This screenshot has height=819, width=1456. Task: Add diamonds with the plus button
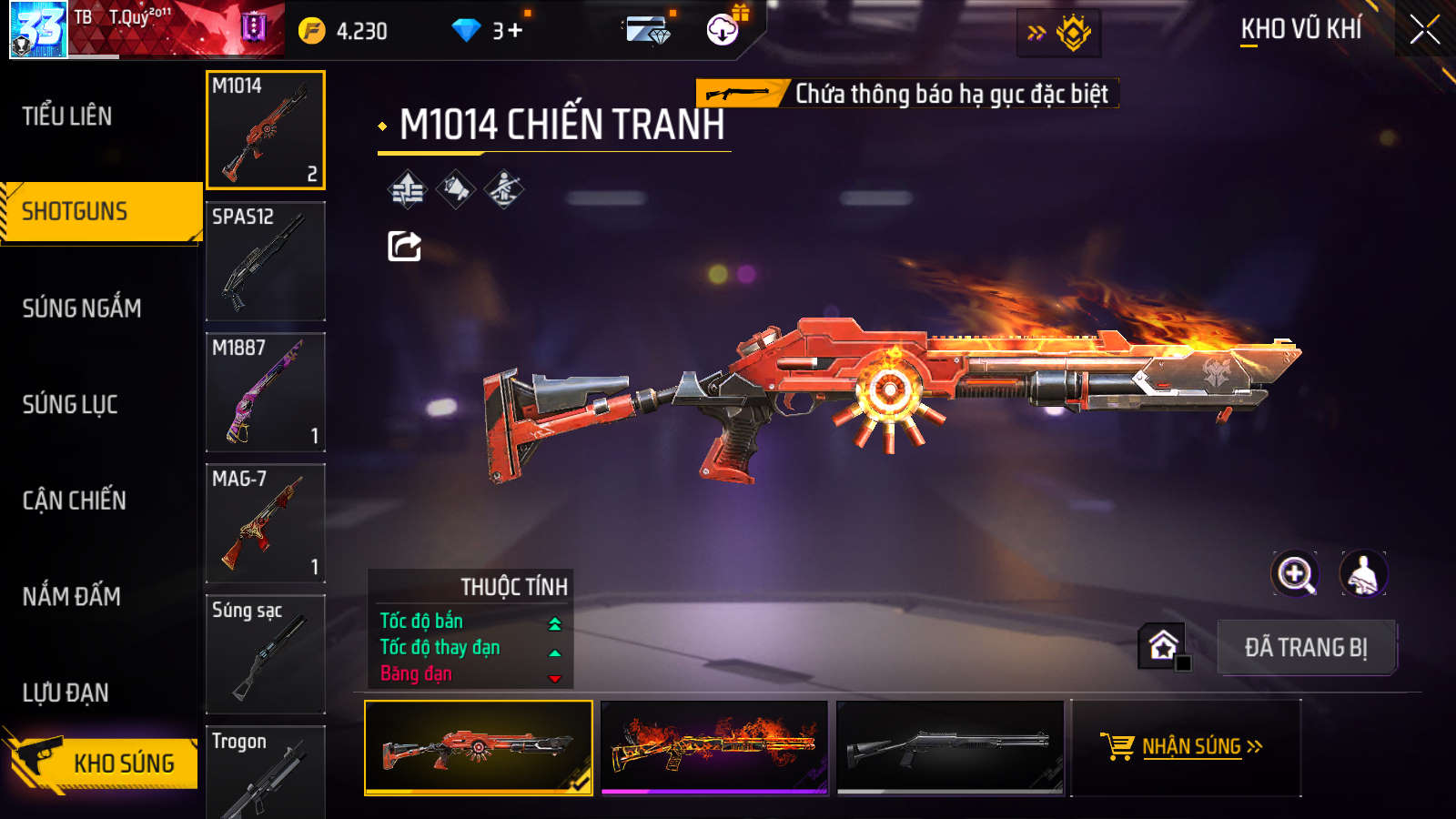[x=515, y=31]
